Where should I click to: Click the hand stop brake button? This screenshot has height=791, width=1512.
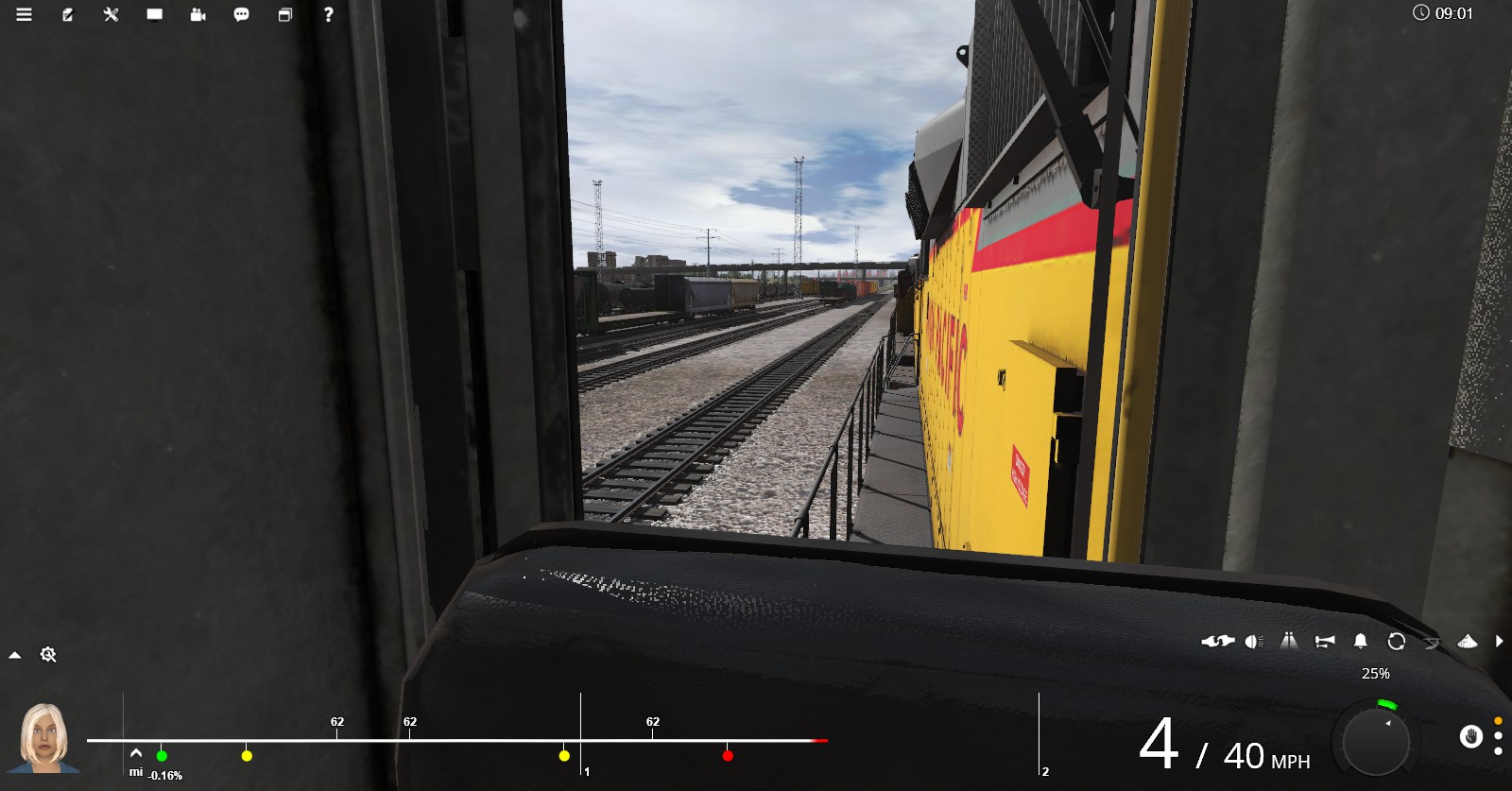(x=1470, y=736)
